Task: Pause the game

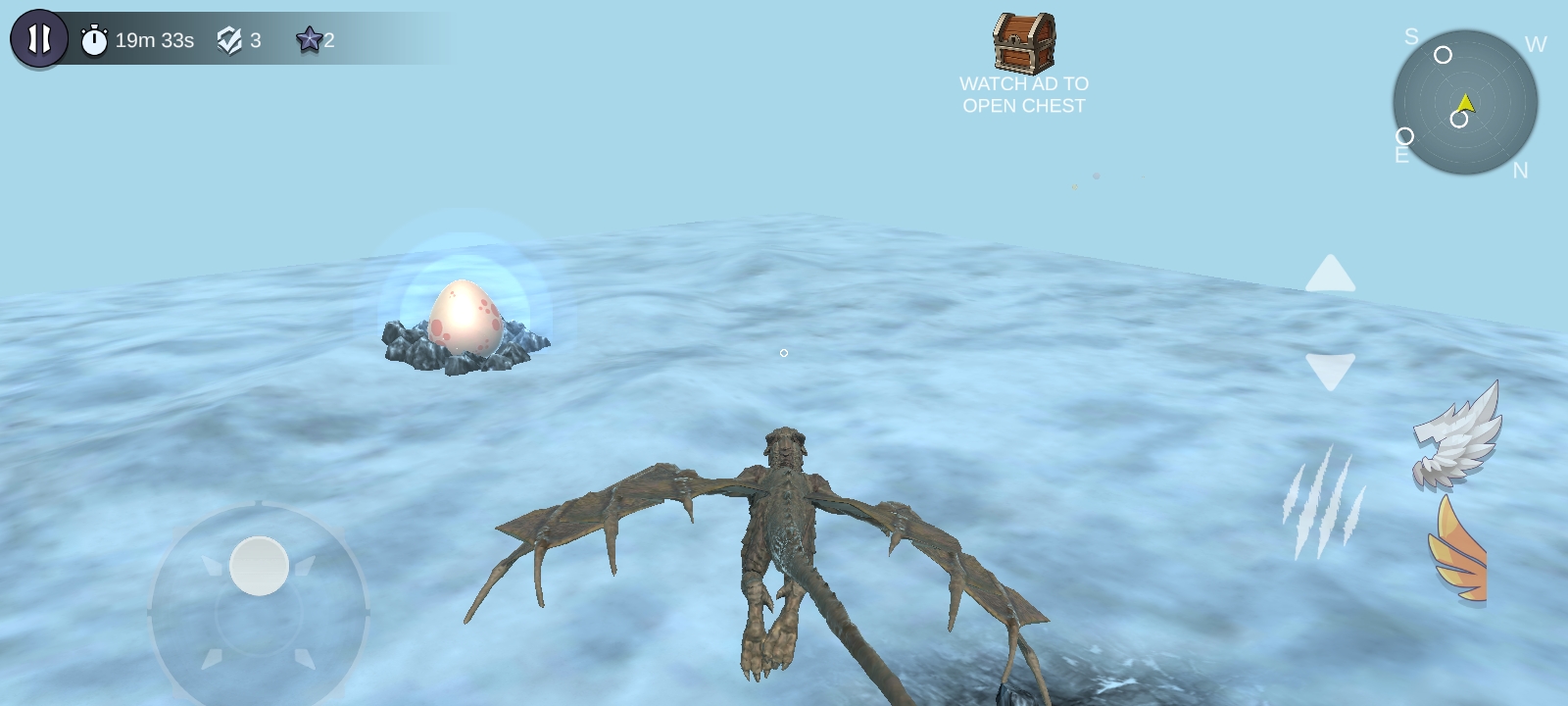Action: pos(39,39)
